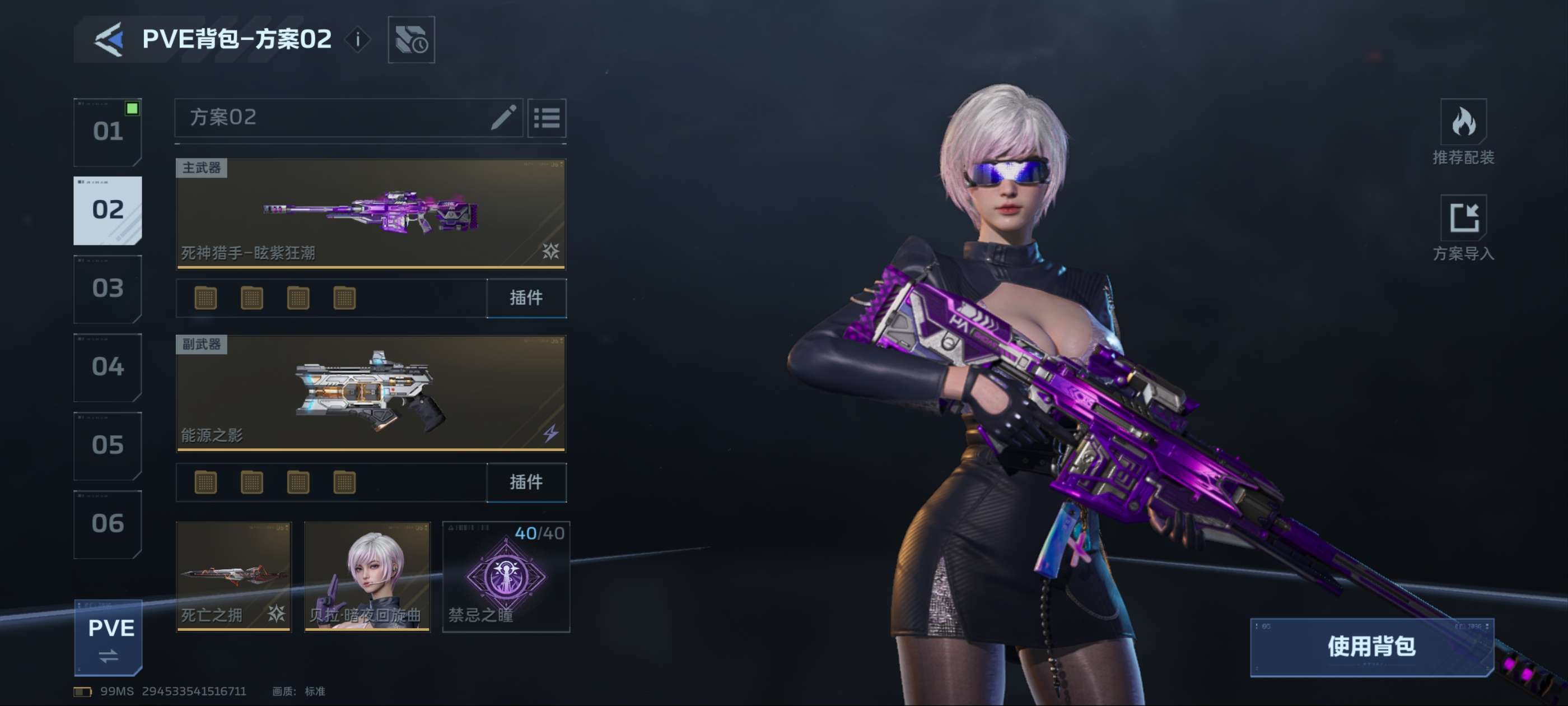Switch to loadout tab 04
The width and height of the screenshot is (1568, 706).
point(108,368)
